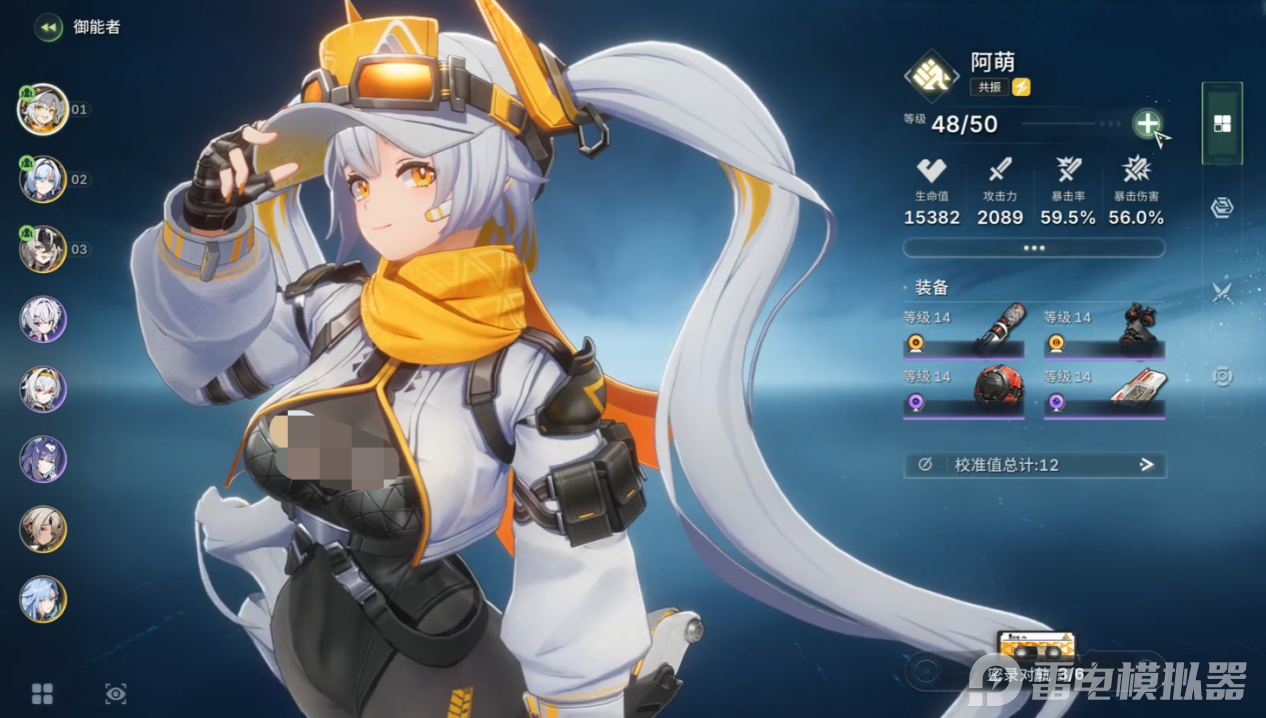Select the first character portrait labeled 01
The image size is (1266, 718).
tap(43, 109)
